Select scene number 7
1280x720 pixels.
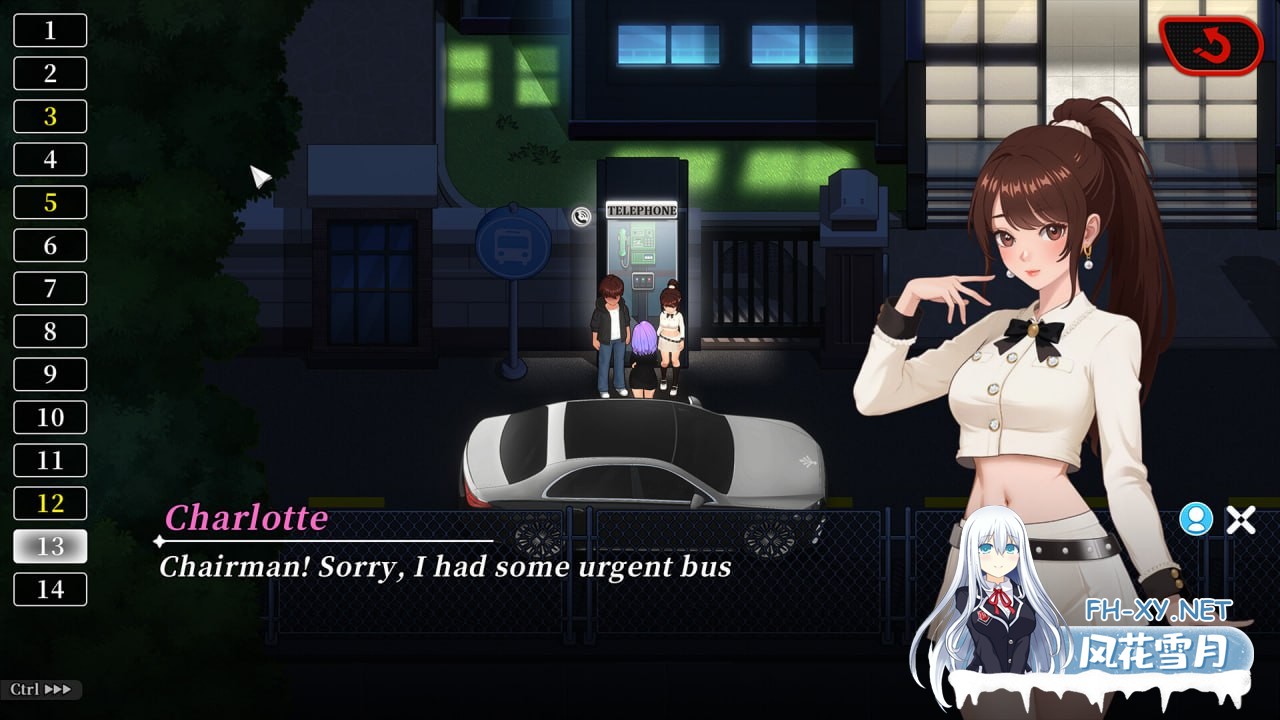(x=50, y=288)
